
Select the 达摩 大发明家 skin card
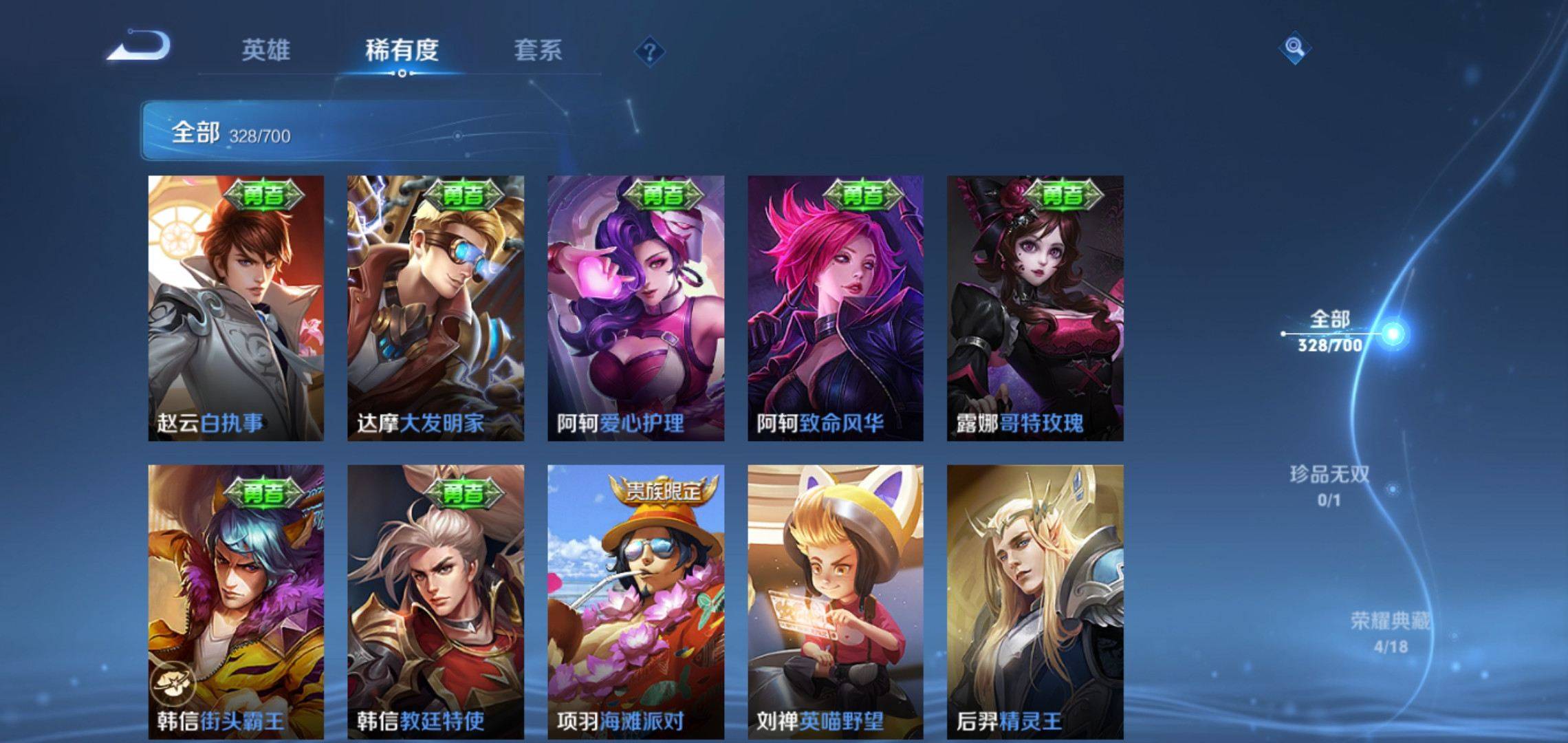[x=435, y=308]
